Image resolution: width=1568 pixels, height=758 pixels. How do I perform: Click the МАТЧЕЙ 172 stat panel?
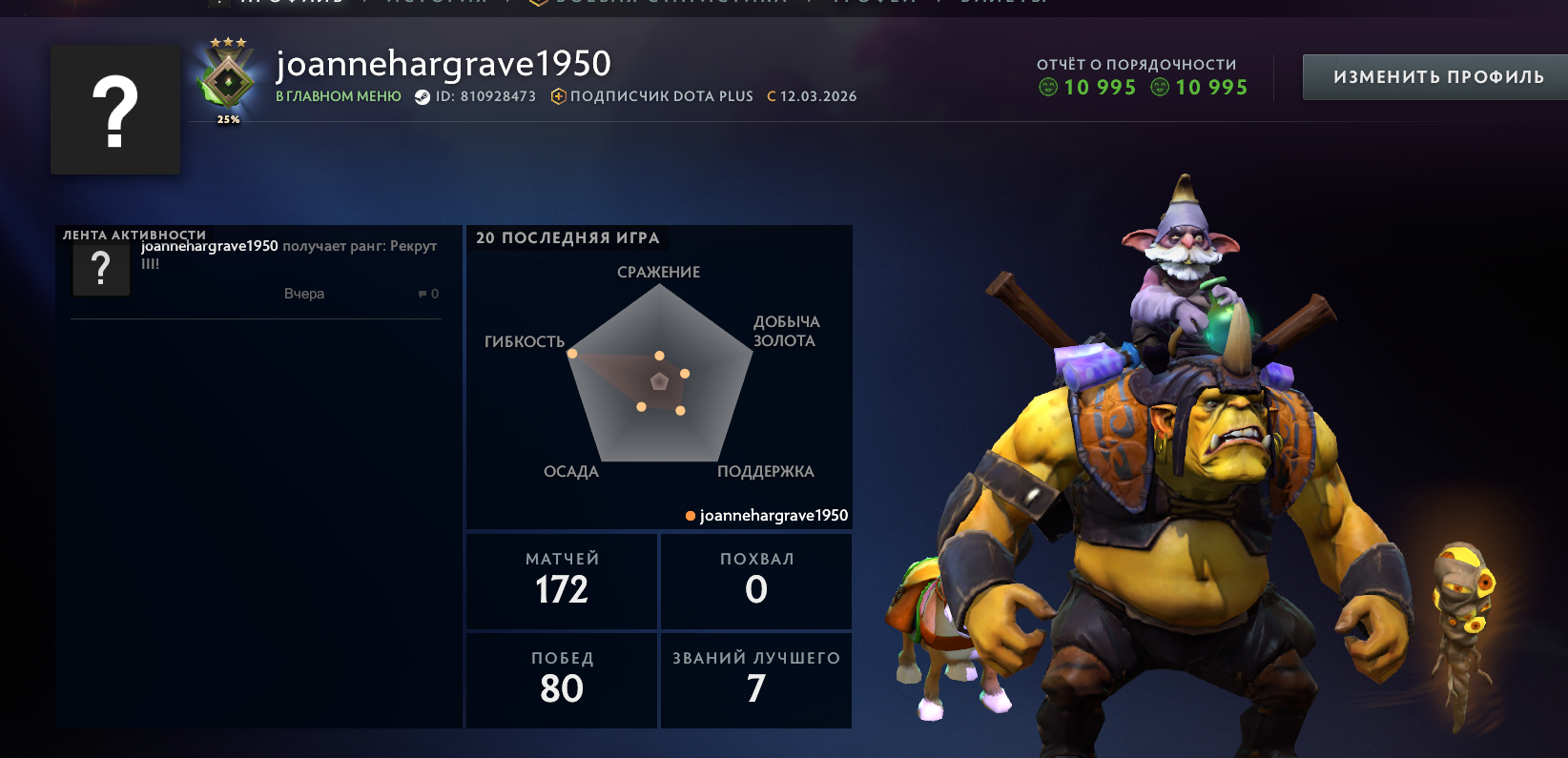pos(561,581)
